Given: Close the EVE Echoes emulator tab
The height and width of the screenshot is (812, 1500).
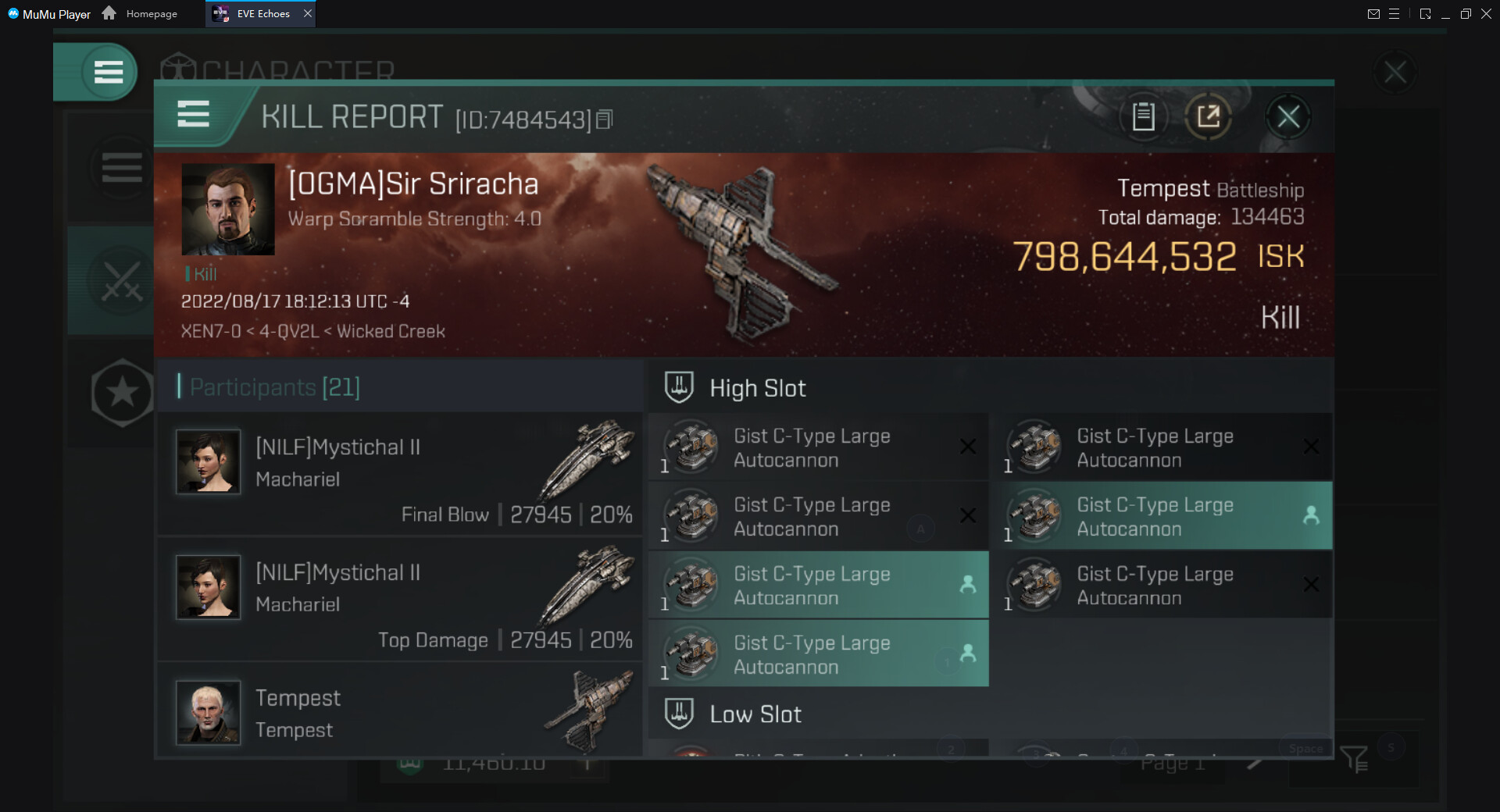Looking at the screenshot, I should 308,13.
